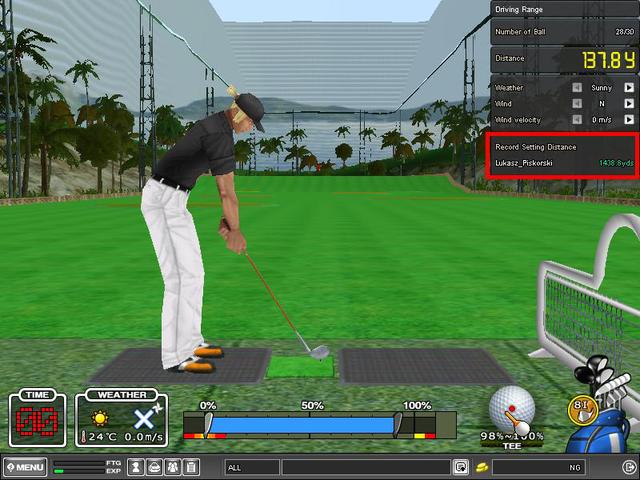
Task: Change Wind direction with right arrow
Action: point(629,104)
